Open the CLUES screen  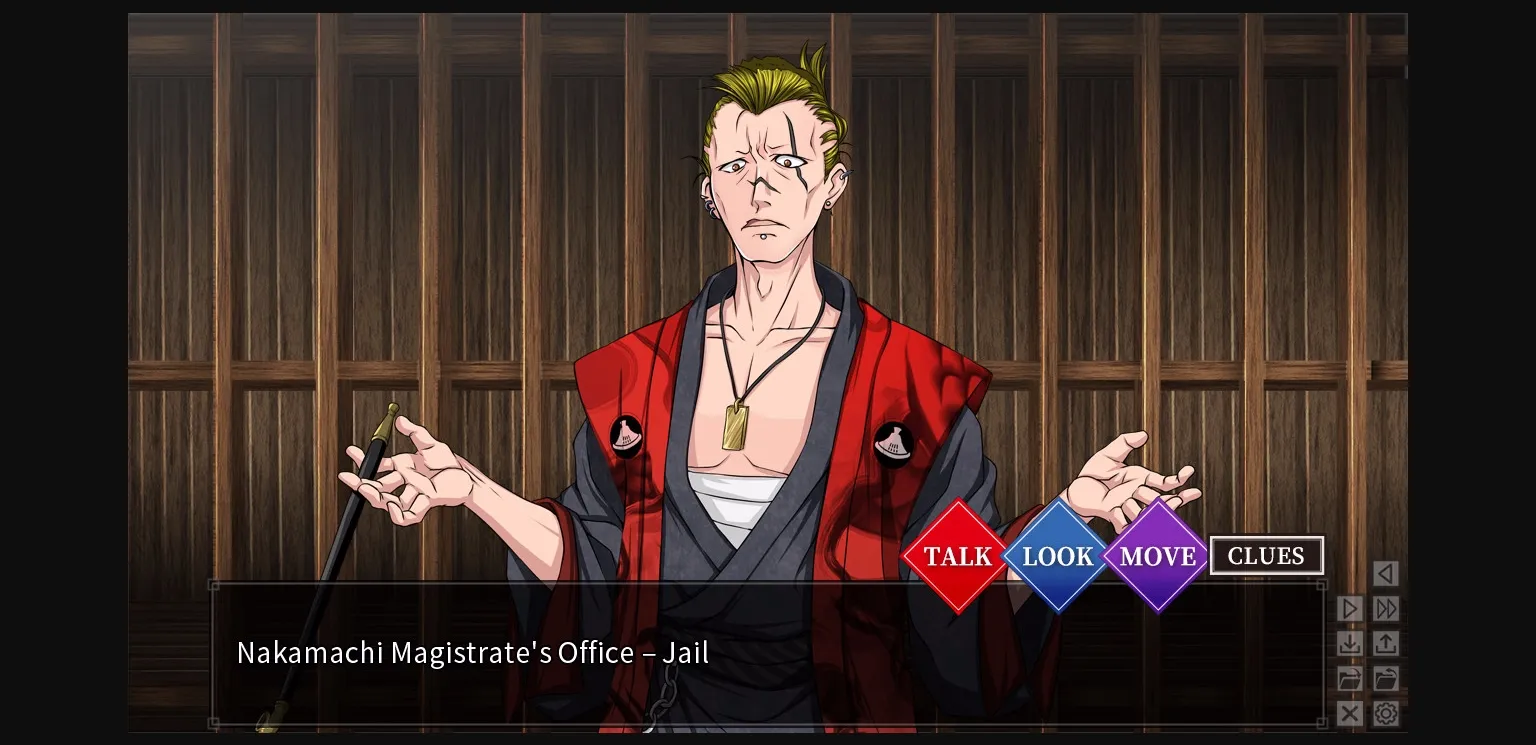pyautogui.click(x=1266, y=555)
